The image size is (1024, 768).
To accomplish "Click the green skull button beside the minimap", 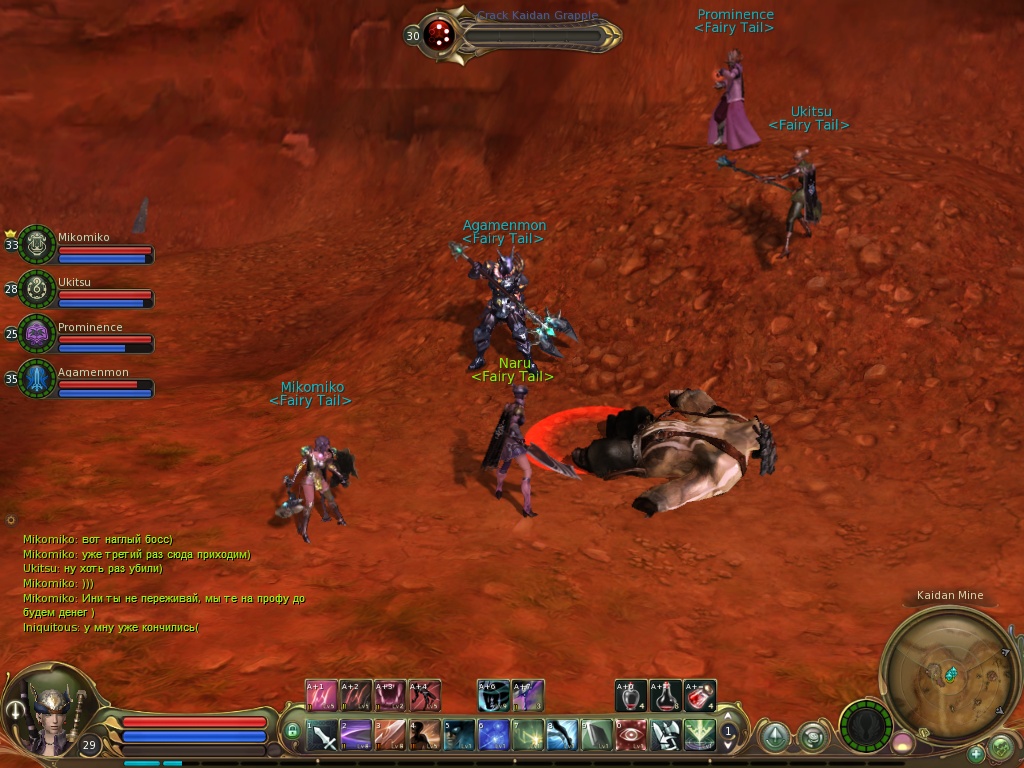I will click(1001, 747).
